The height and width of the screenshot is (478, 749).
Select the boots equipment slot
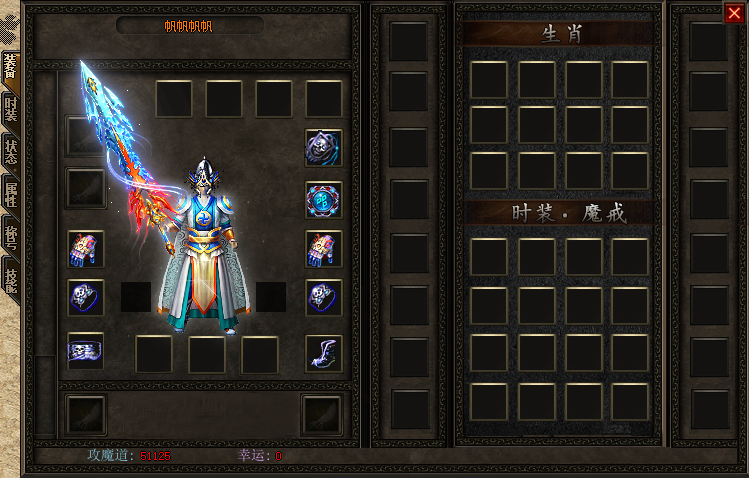click(x=323, y=352)
